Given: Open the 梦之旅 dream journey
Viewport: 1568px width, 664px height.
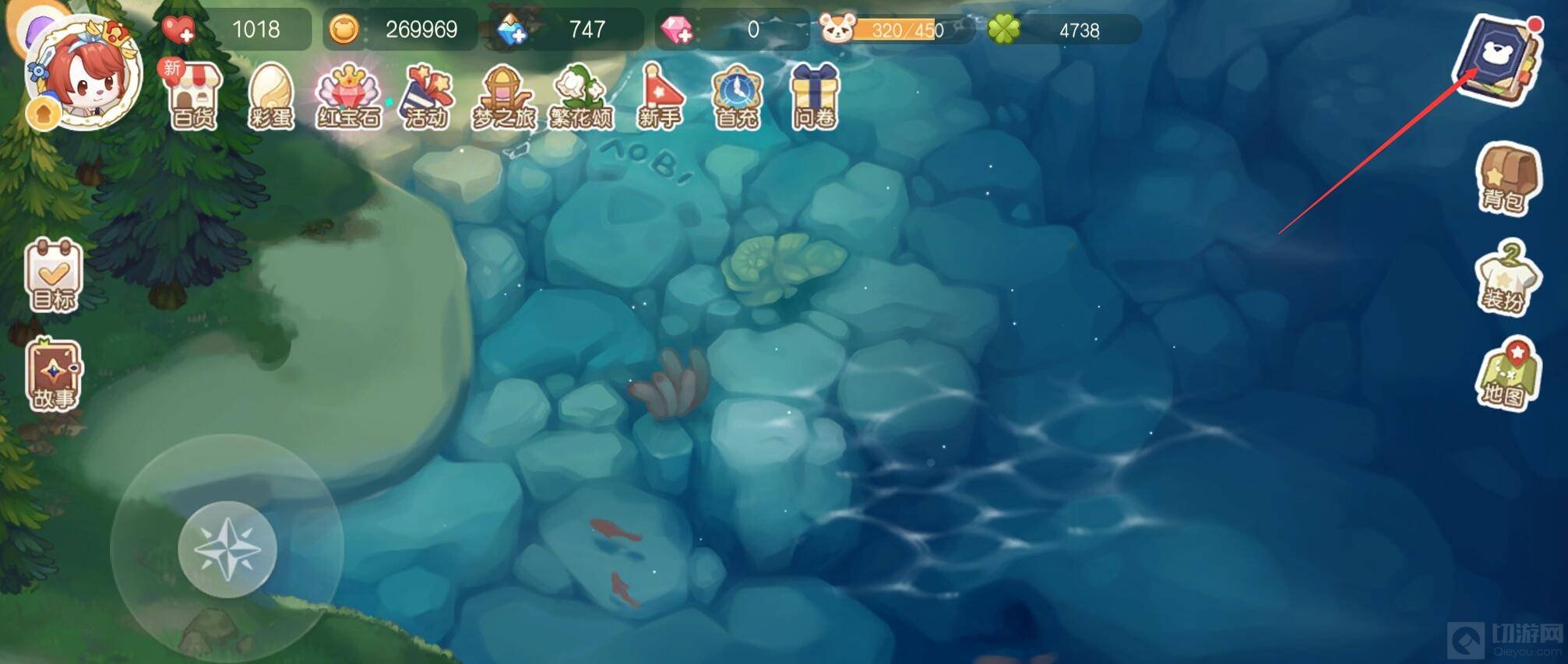Looking at the screenshot, I should pos(504,97).
